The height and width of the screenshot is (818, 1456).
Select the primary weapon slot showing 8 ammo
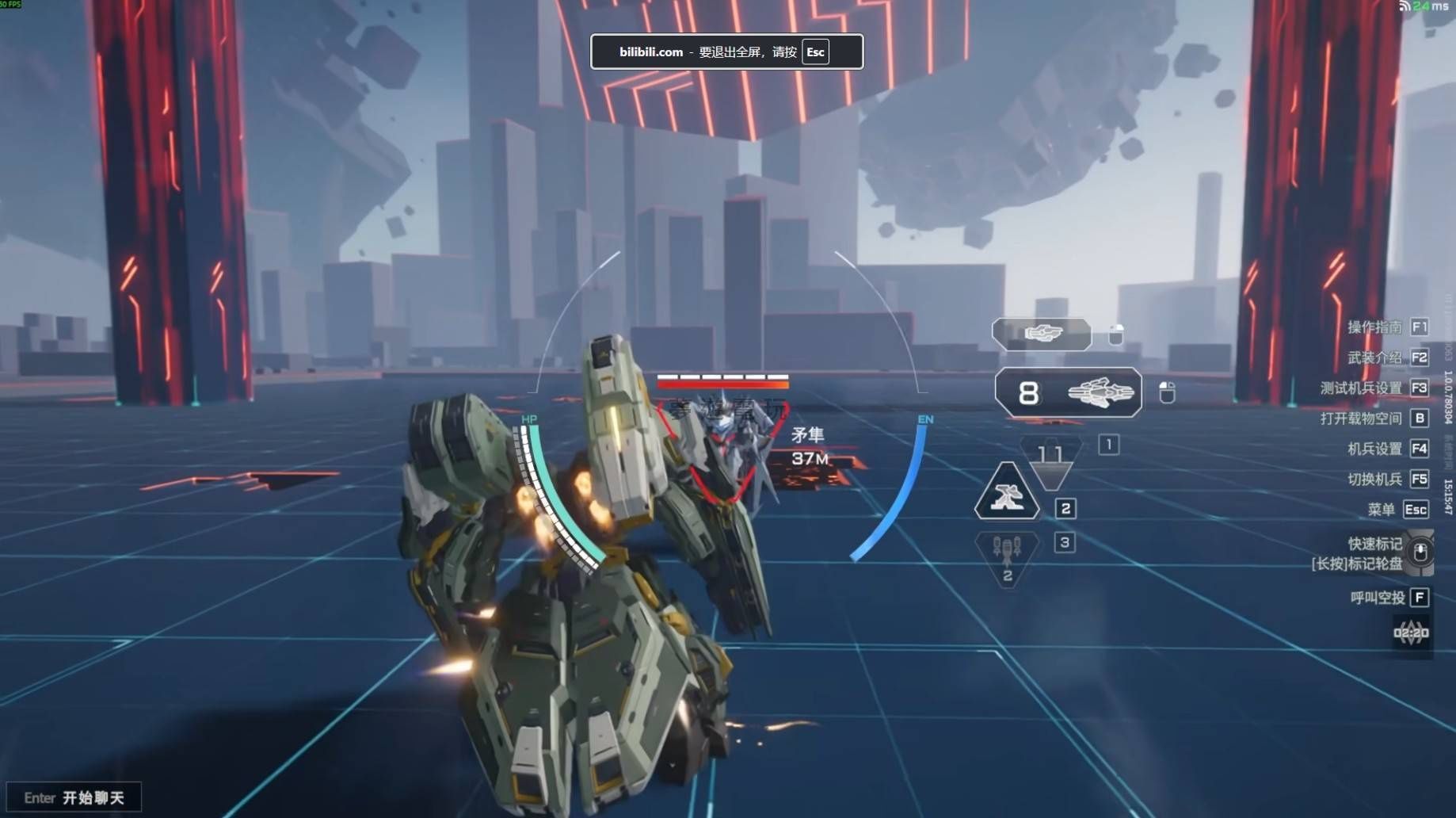[x=1068, y=392]
